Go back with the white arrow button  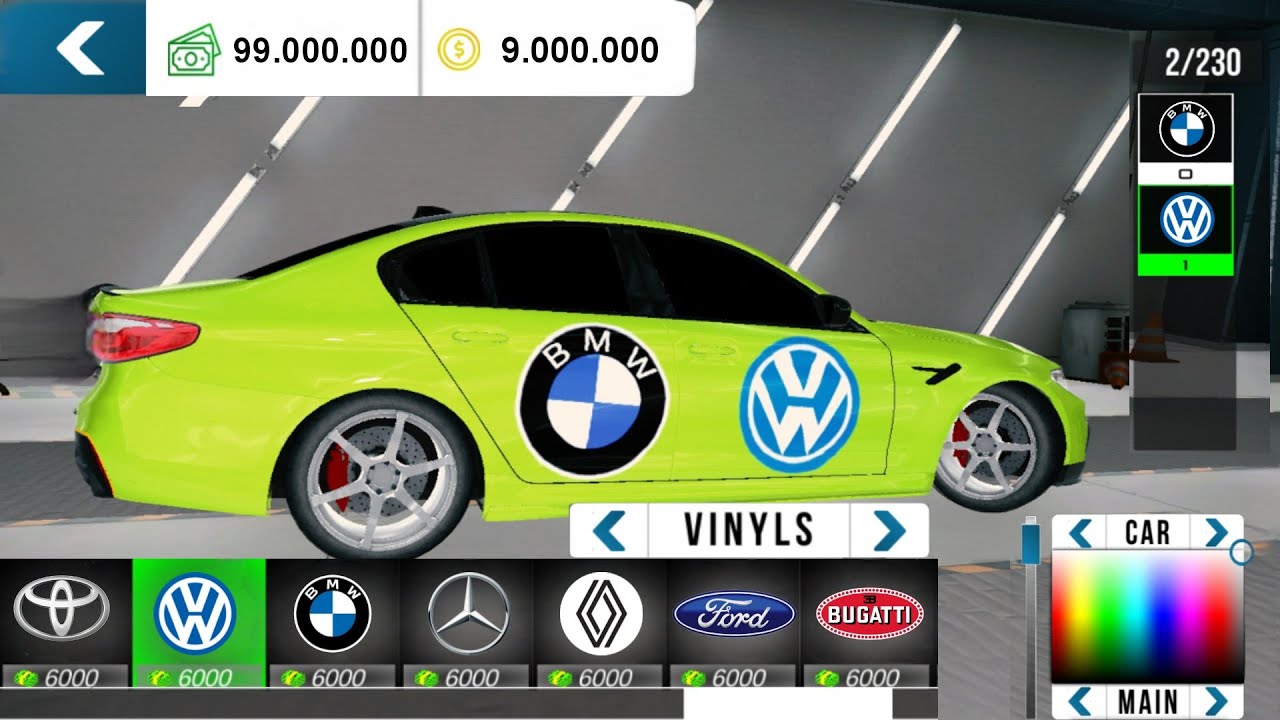[78, 48]
